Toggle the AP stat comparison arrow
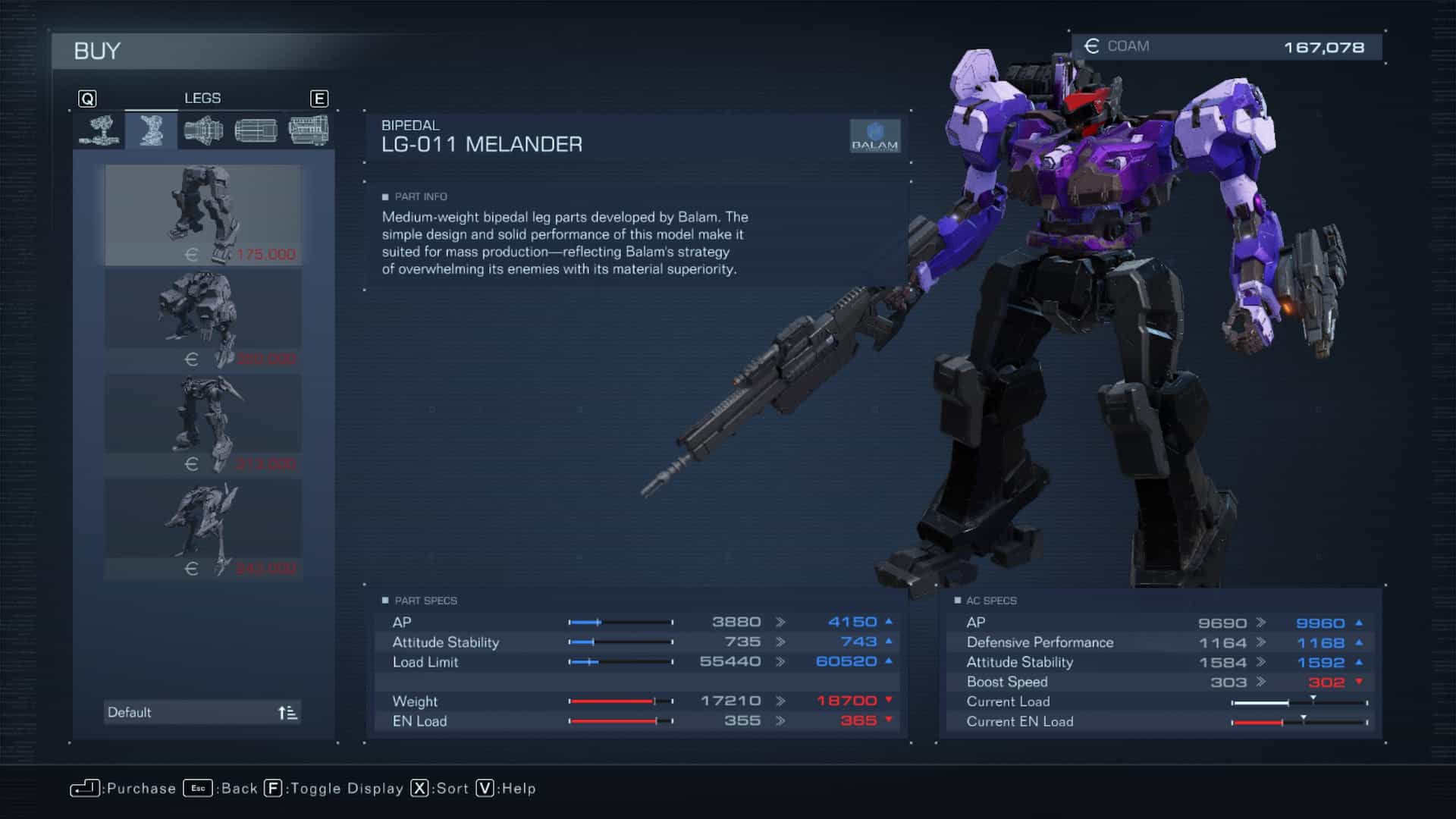The height and width of the screenshot is (819, 1456). pyautogui.click(x=888, y=621)
